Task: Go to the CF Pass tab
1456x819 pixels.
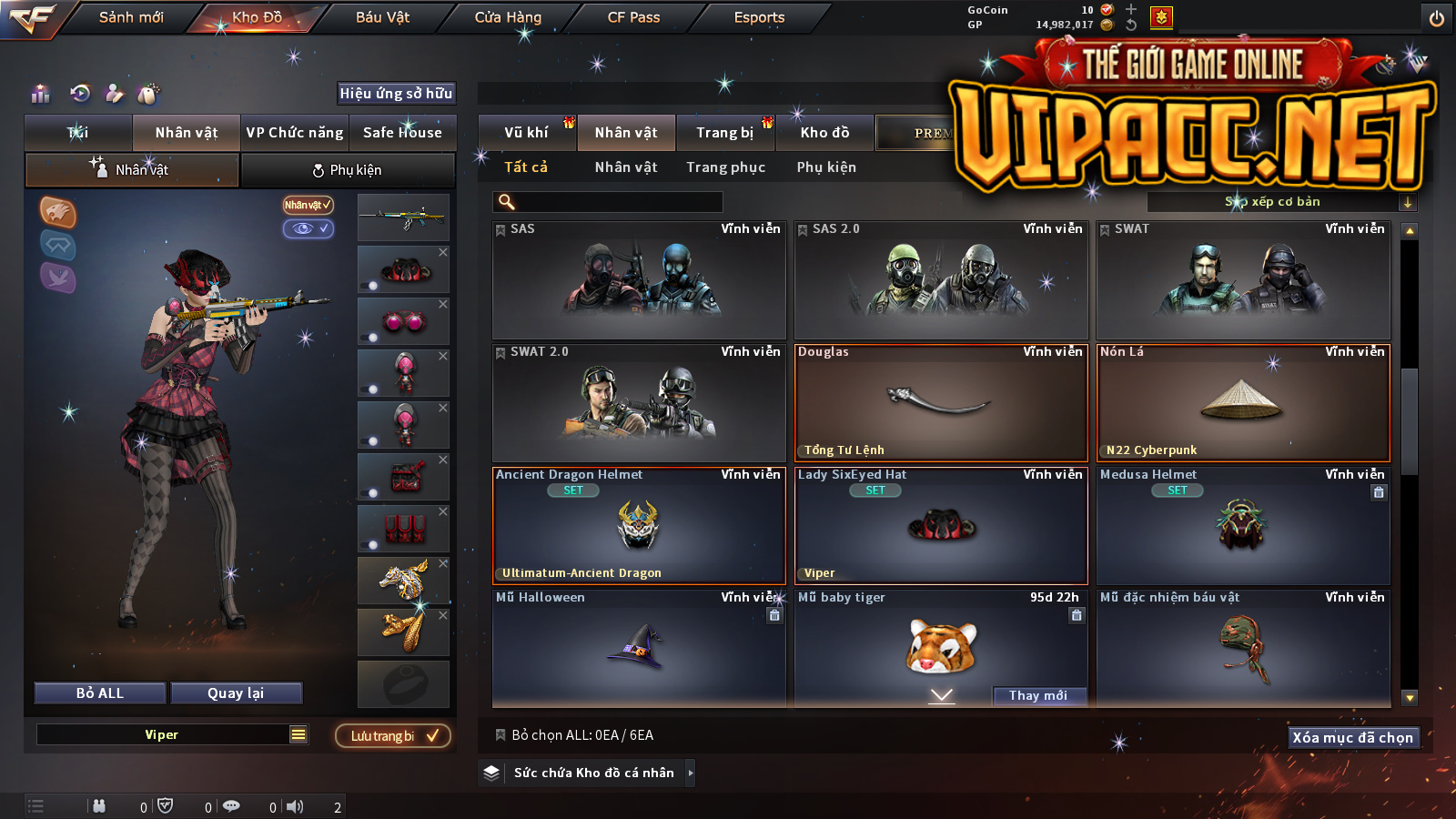Action: pyautogui.click(x=633, y=17)
